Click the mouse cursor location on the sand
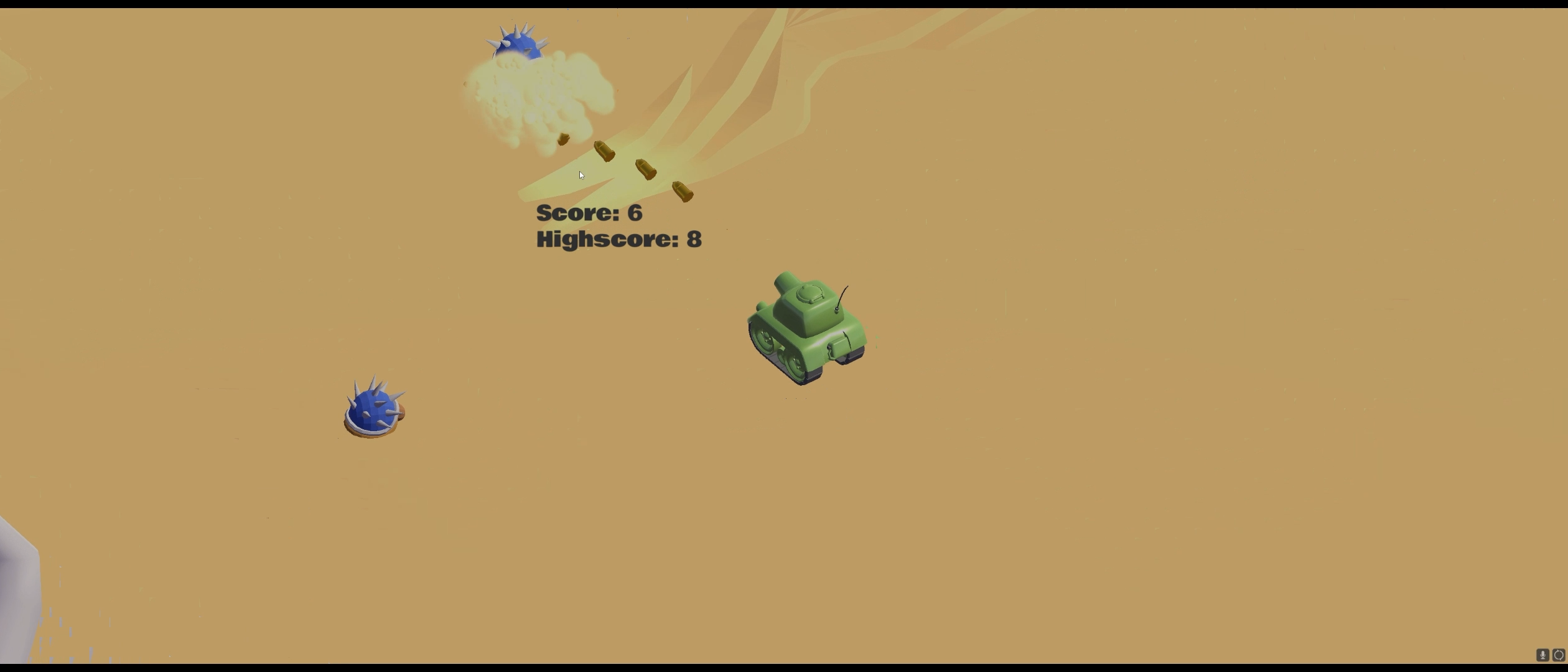Viewport: 1568px width, 672px height. click(x=581, y=175)
